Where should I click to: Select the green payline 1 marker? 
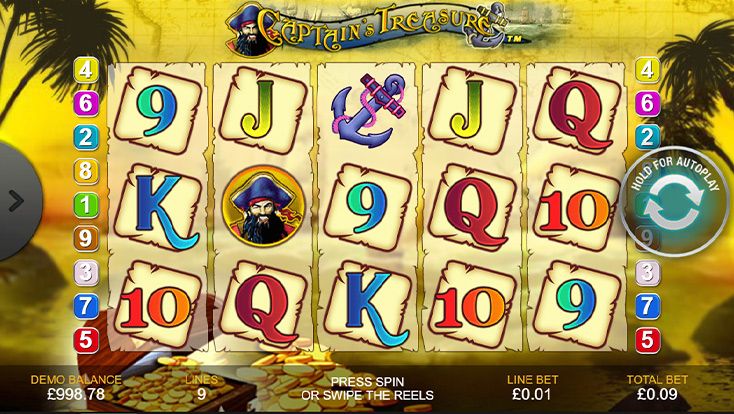click(x=86, y=205)
